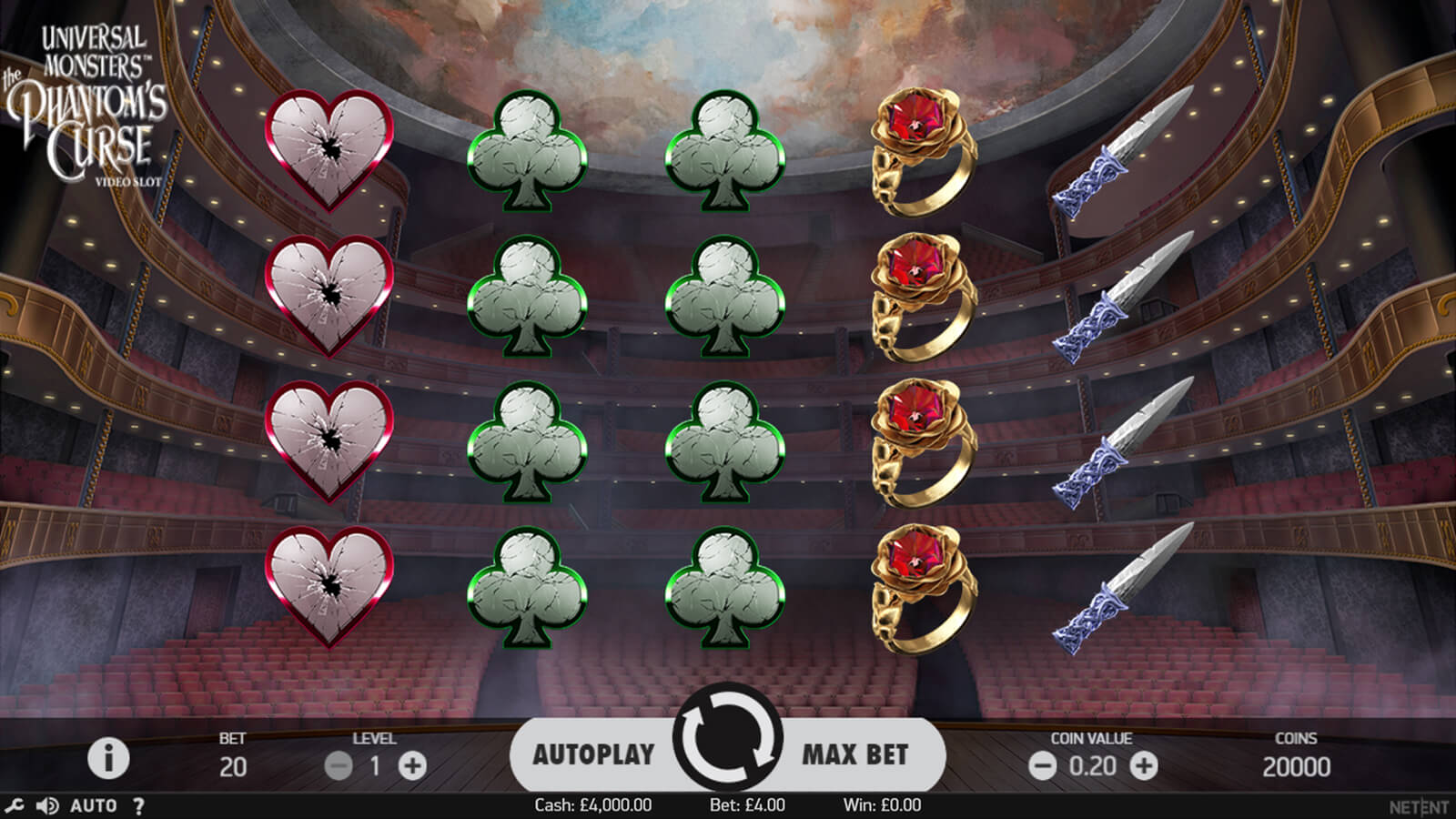This screenshot has height=819, width=1456.
Task: Open the wrench settings menu
Action: click(x=15, y=805)
